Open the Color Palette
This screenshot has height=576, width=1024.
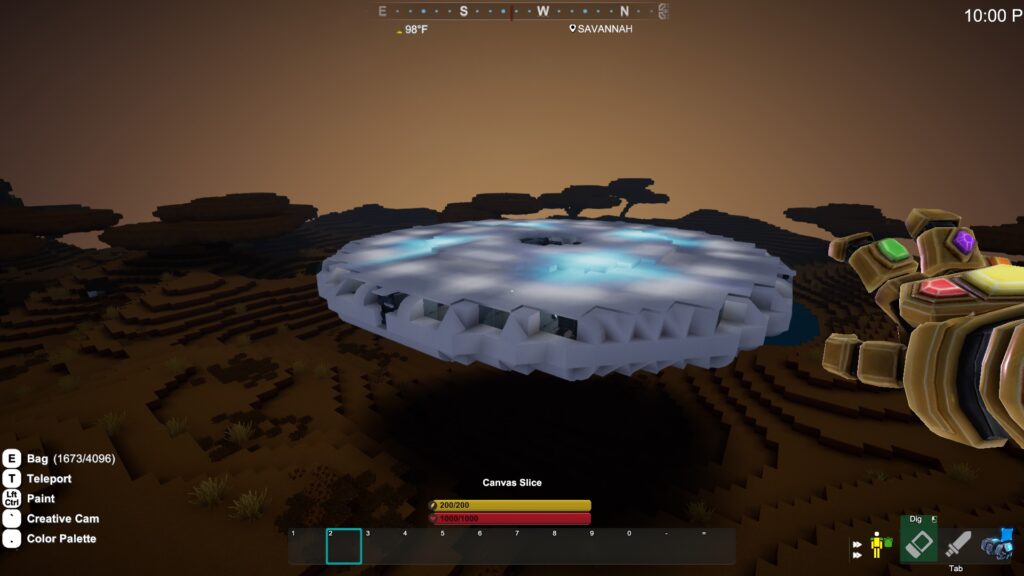[x=61, y=539]
